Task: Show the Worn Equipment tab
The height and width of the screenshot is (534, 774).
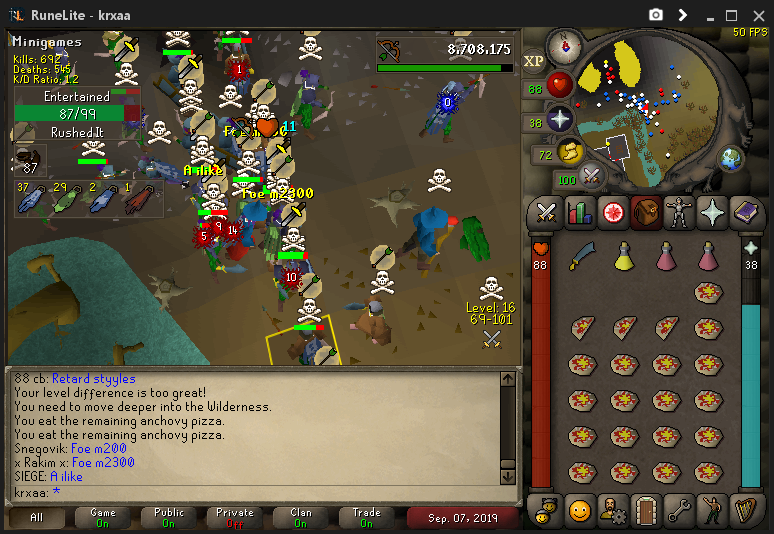Action: [x=678, y=213]
